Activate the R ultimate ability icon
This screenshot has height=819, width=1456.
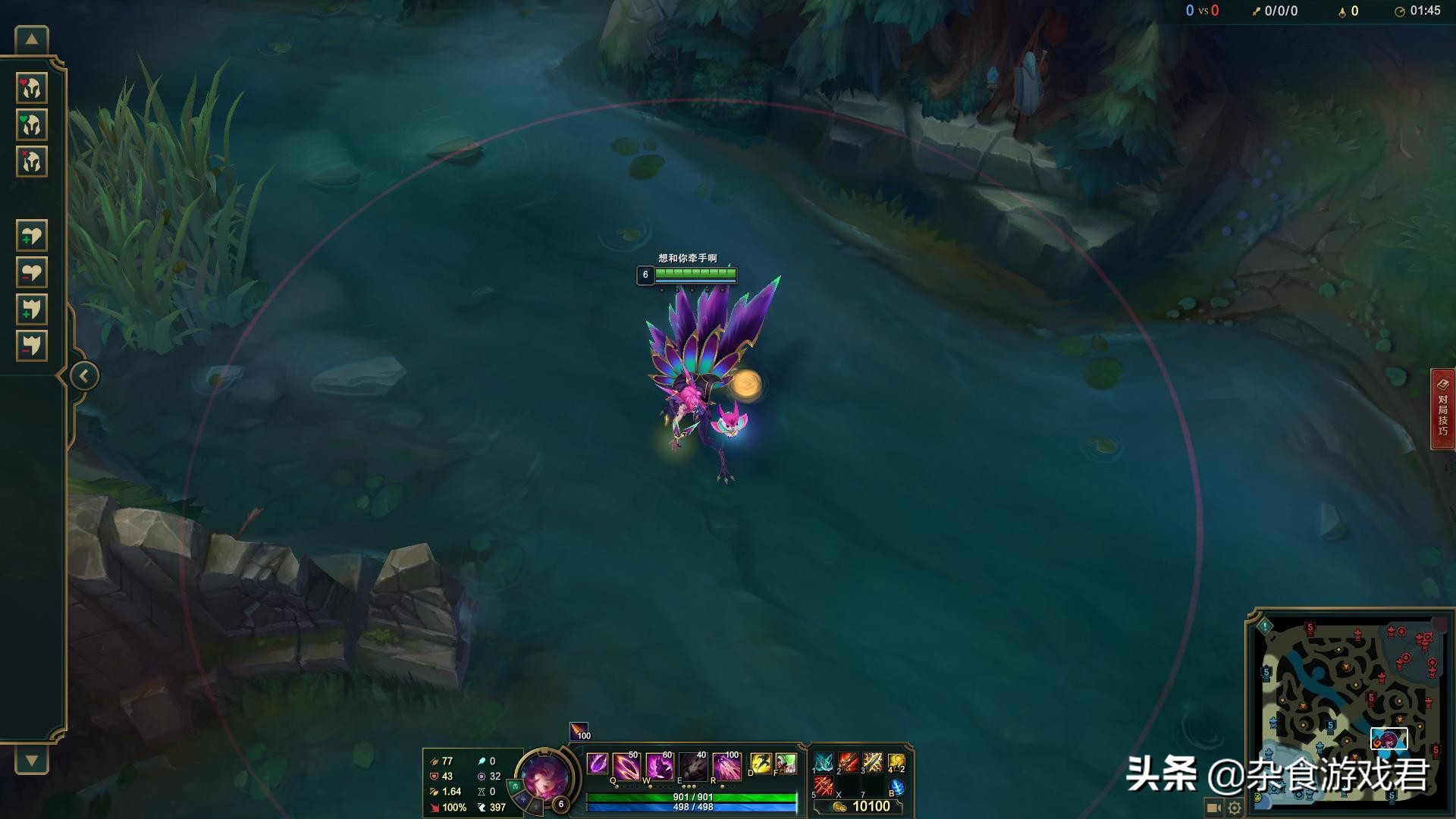pyautogui.click(x=726, y=766)
